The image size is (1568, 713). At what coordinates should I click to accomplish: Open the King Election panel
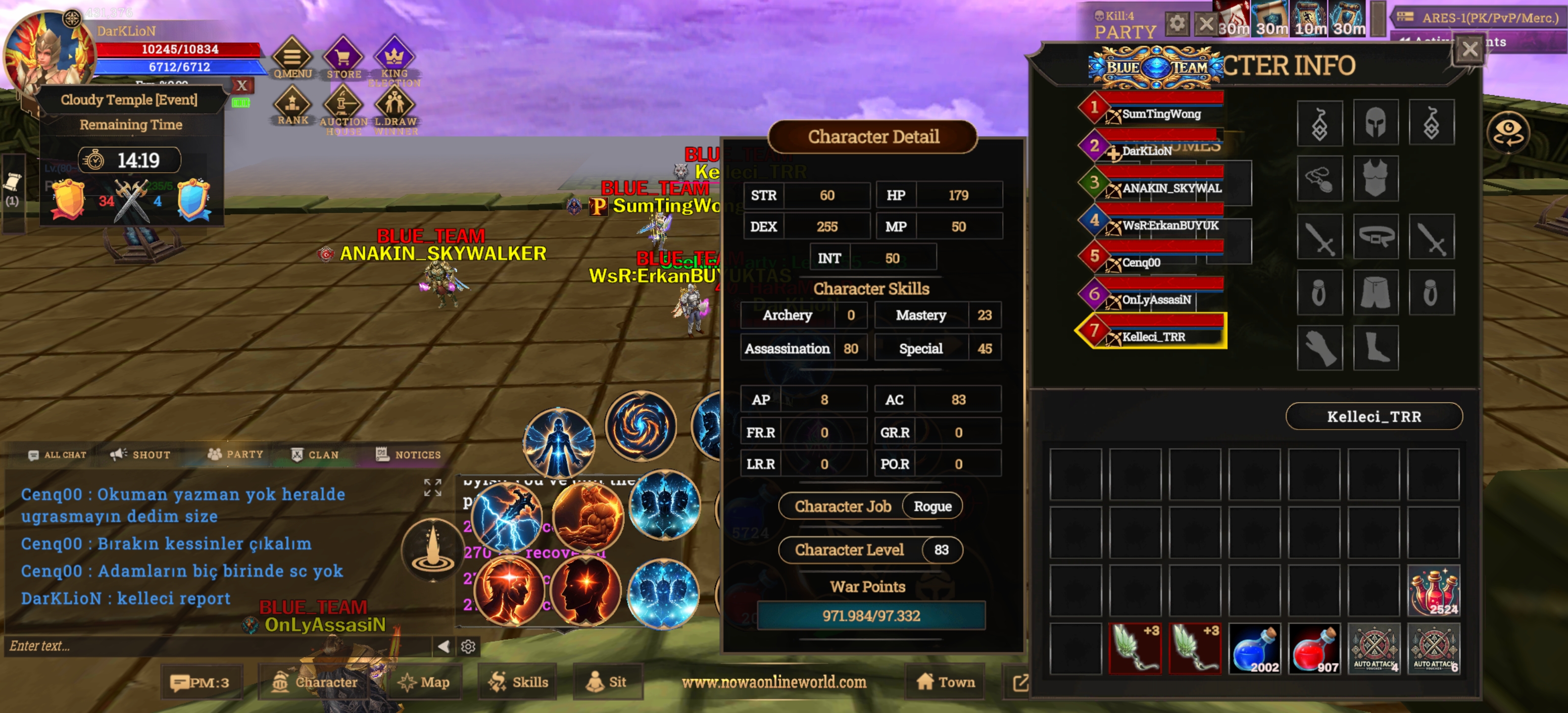[394, 59]
